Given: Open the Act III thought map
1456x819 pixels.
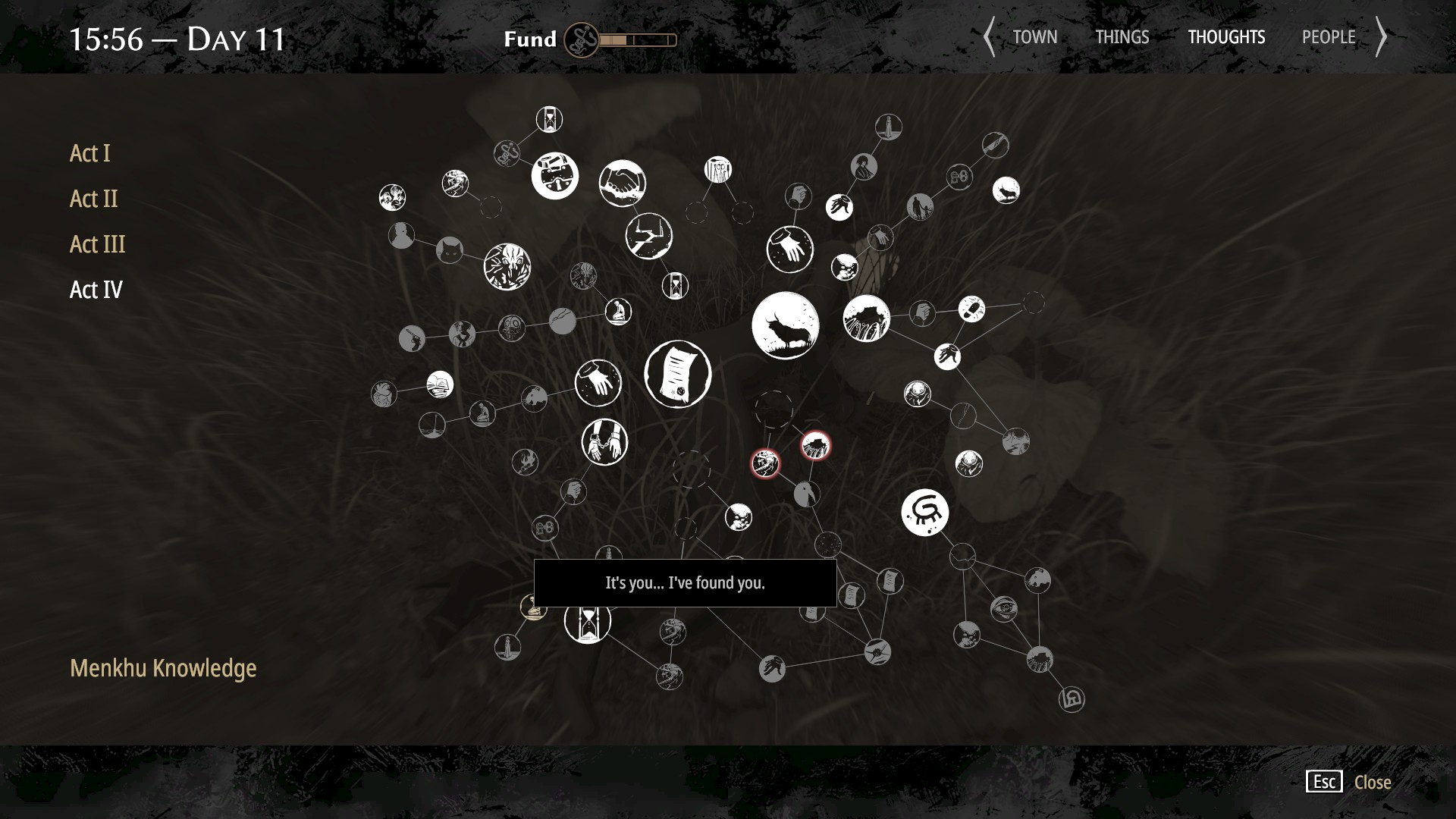Looking at the screenshot, I should (x=97, y=244).
